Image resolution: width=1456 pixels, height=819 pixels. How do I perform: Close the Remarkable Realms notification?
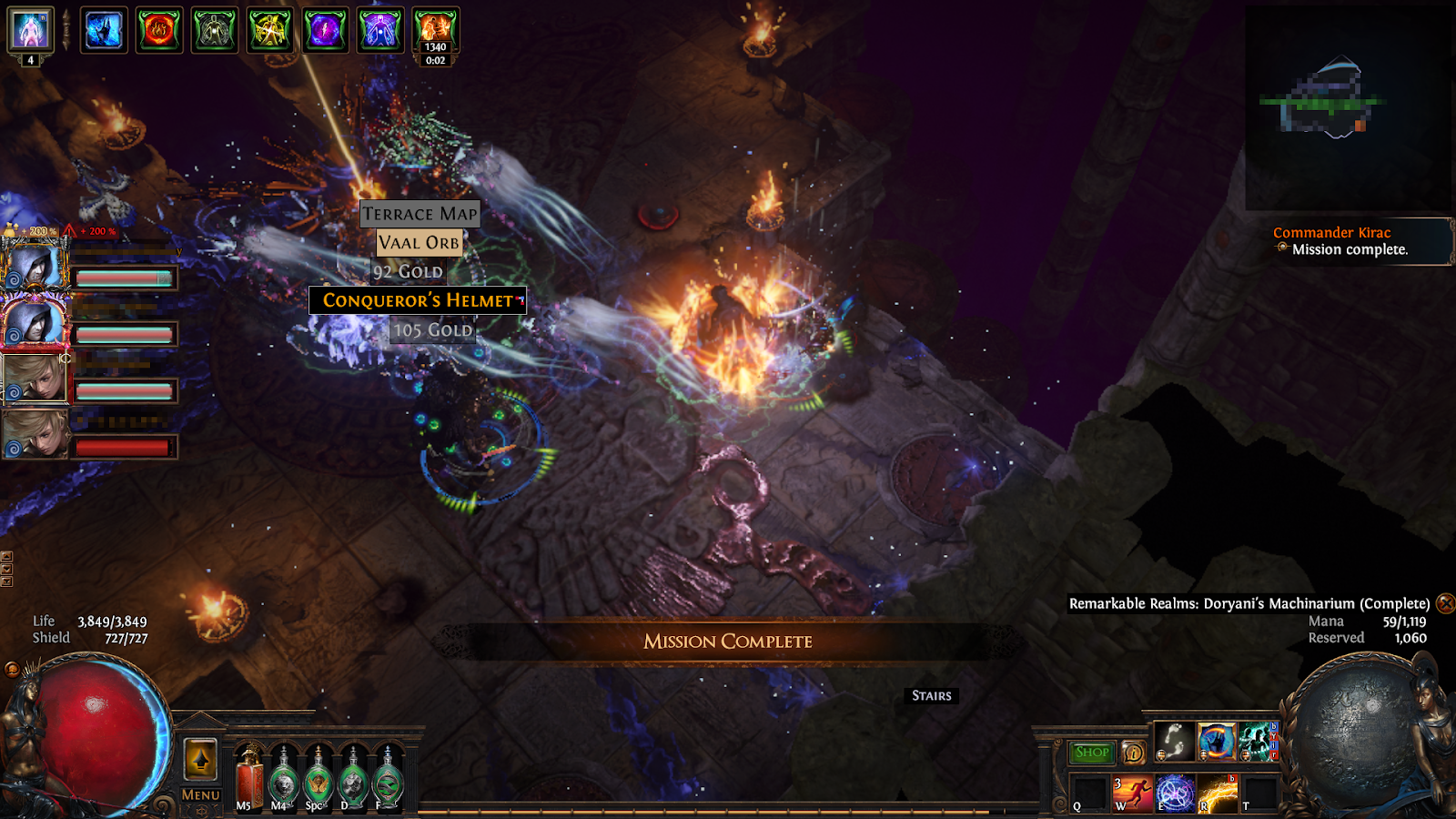(x=1445, y=603)
